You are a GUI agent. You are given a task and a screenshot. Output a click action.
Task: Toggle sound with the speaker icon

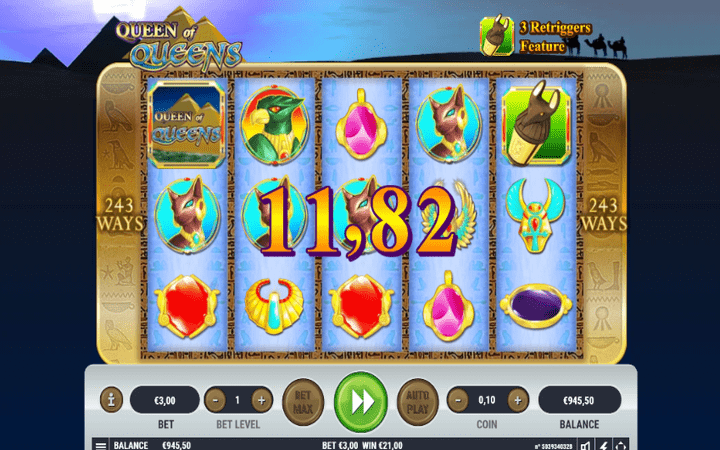pos(586,444)
